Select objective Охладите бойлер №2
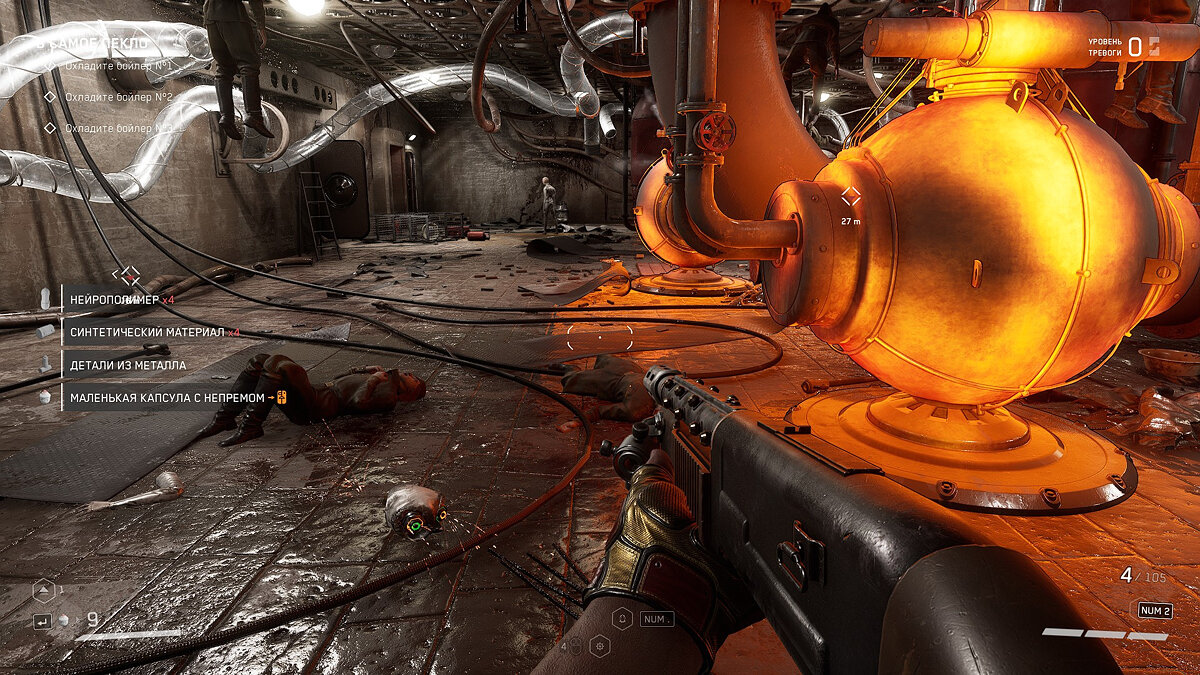This screenshot has width=1200, height=675. pyautogui.click(x=118, y=97)
